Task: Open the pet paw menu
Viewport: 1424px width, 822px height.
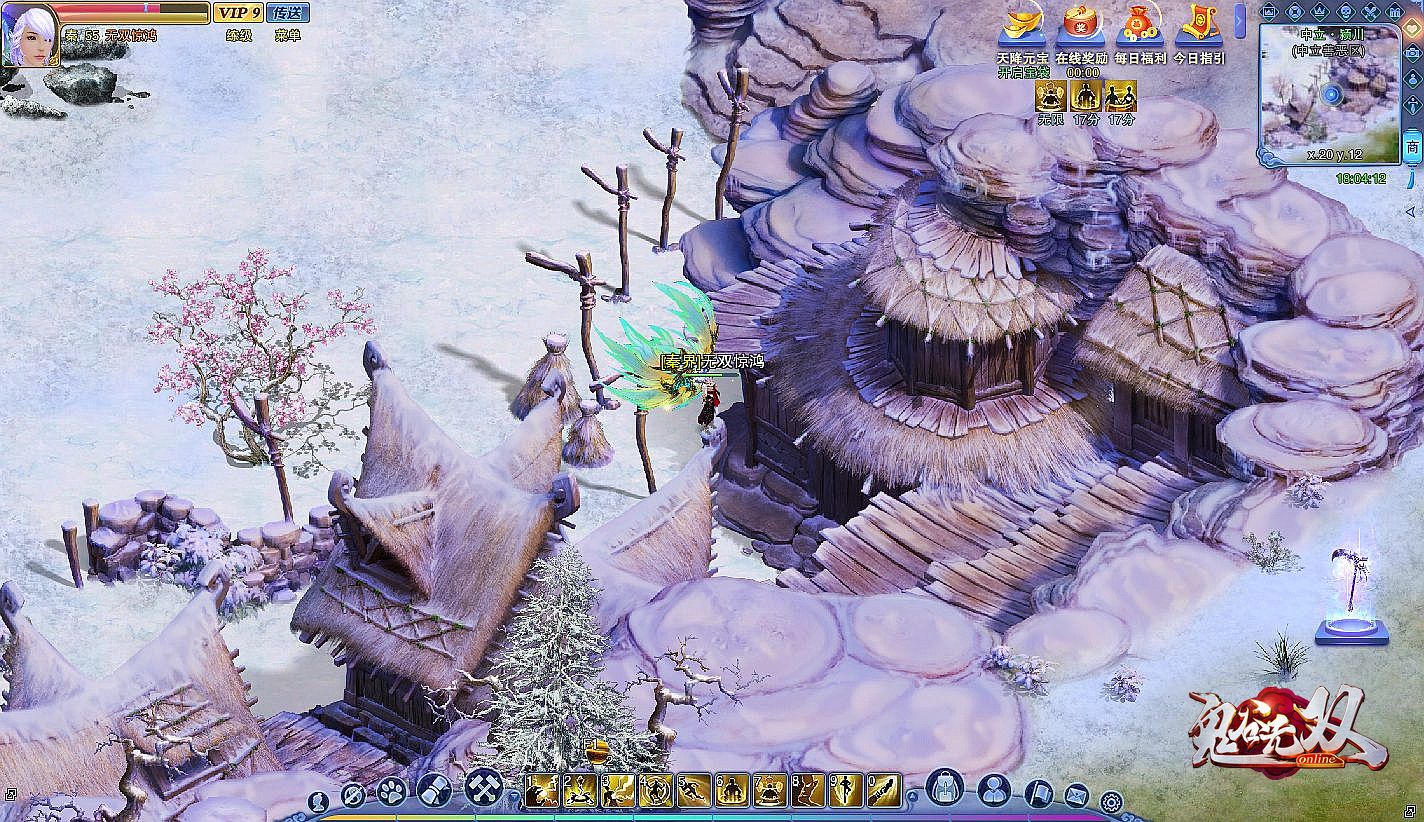Action: point(391,791)
